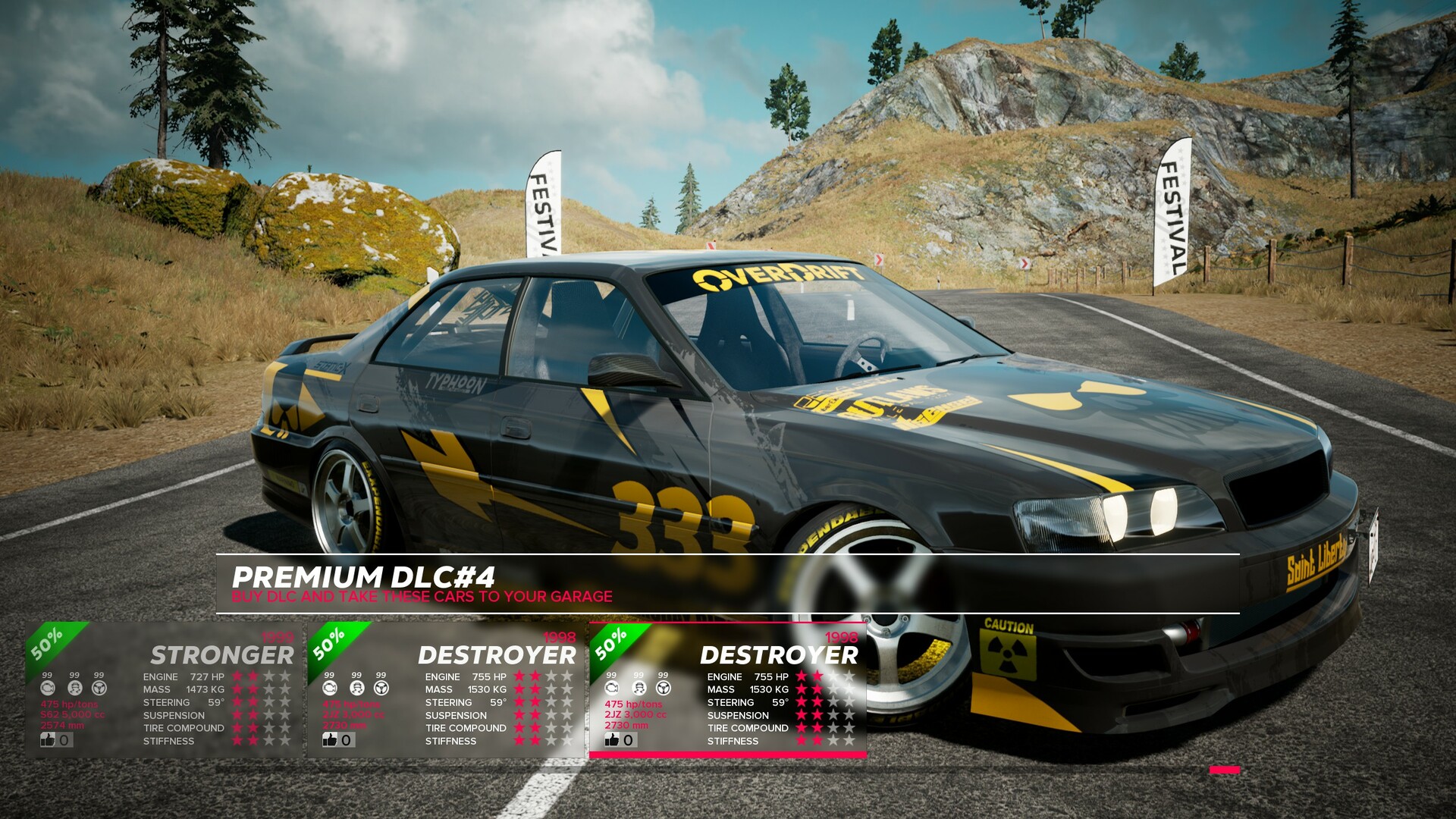Click the driver skill icon on the highlighted DESTROYER card
The image size is (1456, 819).
click(639, 688)
